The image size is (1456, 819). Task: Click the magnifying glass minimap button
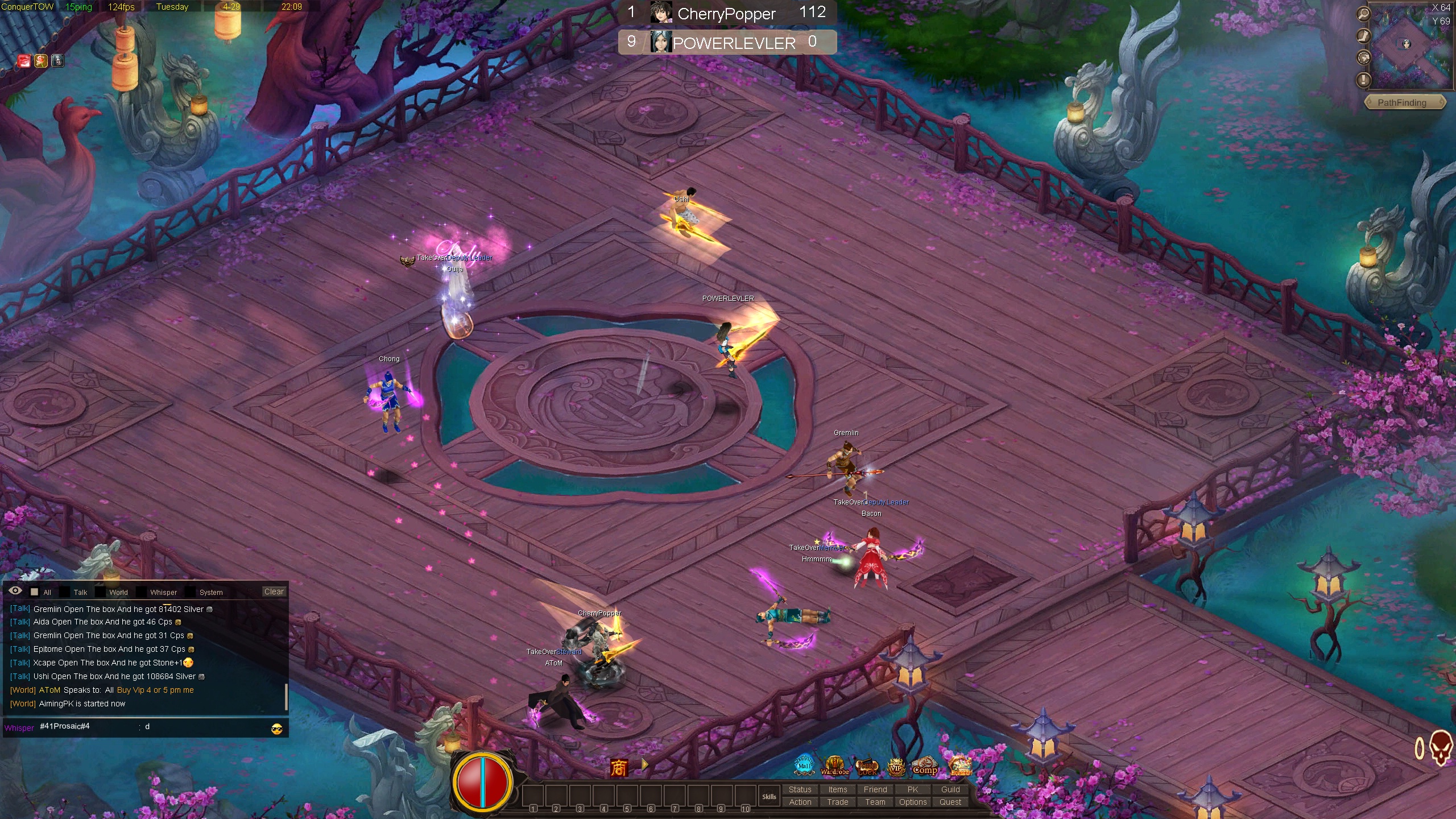1363,14
